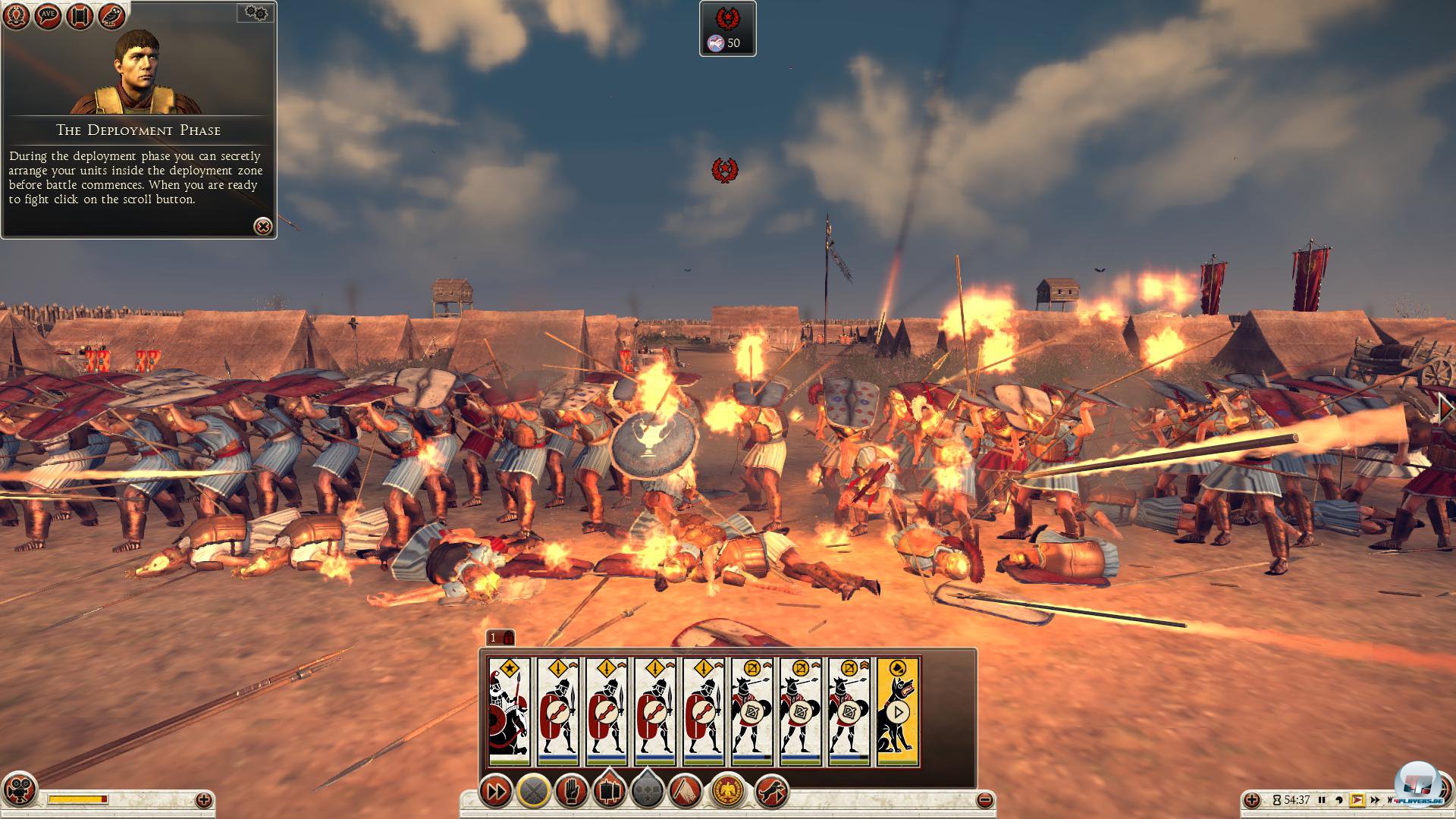Viewport: 1456px width, 819px height.
Task: Set battle speed to fast forward
Action: pyautogui.click(x=1373, y=800)
